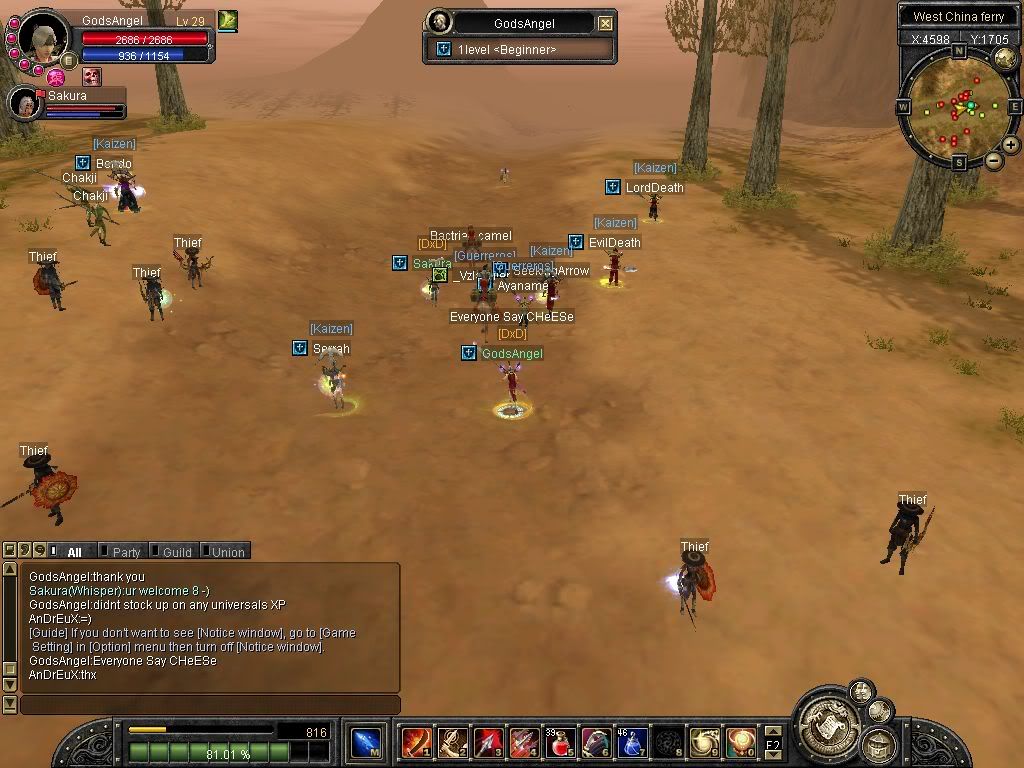Select the Union chat tab
The width and height of the screenshot is (1024, 768).
(227, 551)
